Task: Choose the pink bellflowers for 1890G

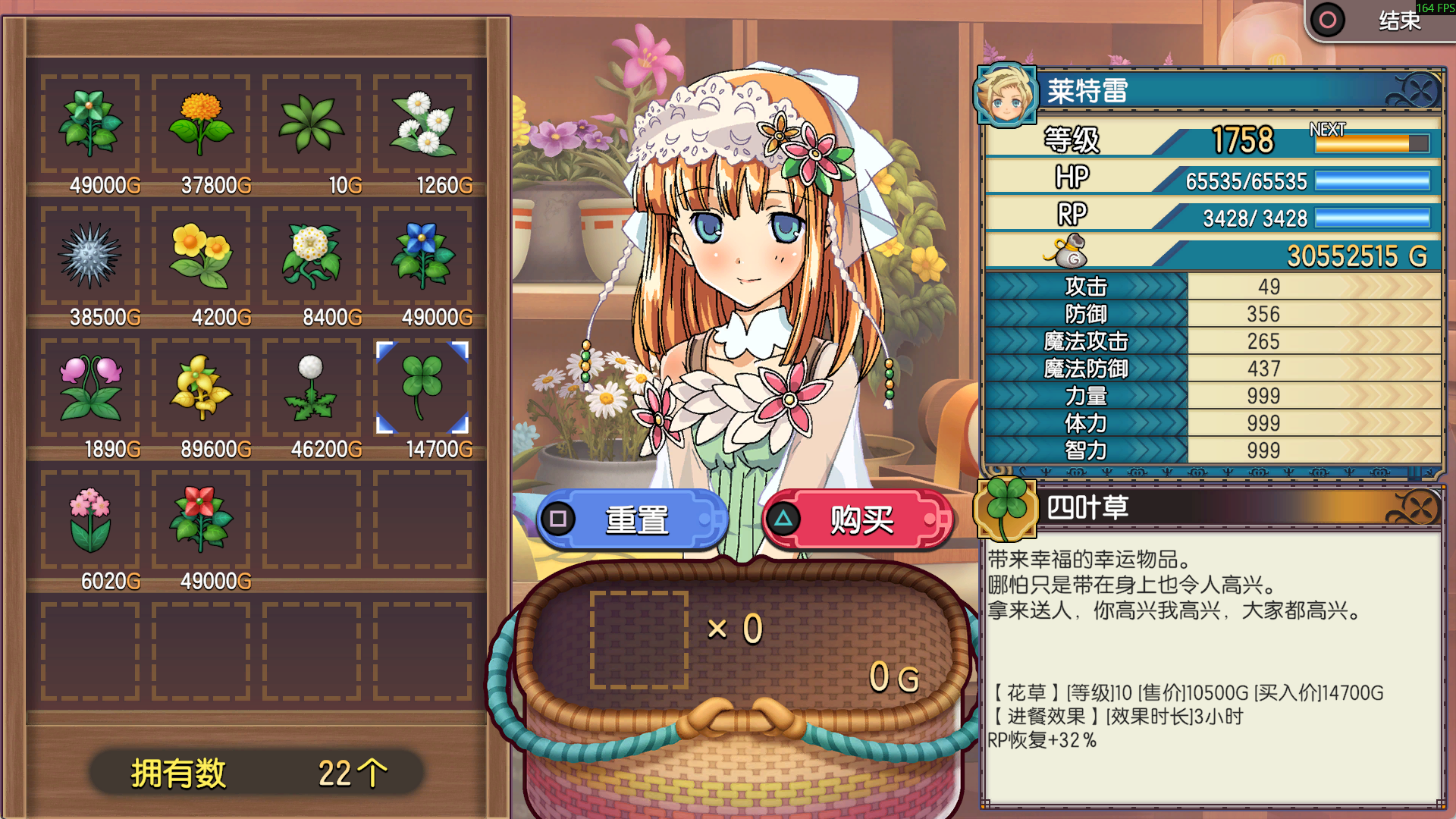Action: click(90, 388)
